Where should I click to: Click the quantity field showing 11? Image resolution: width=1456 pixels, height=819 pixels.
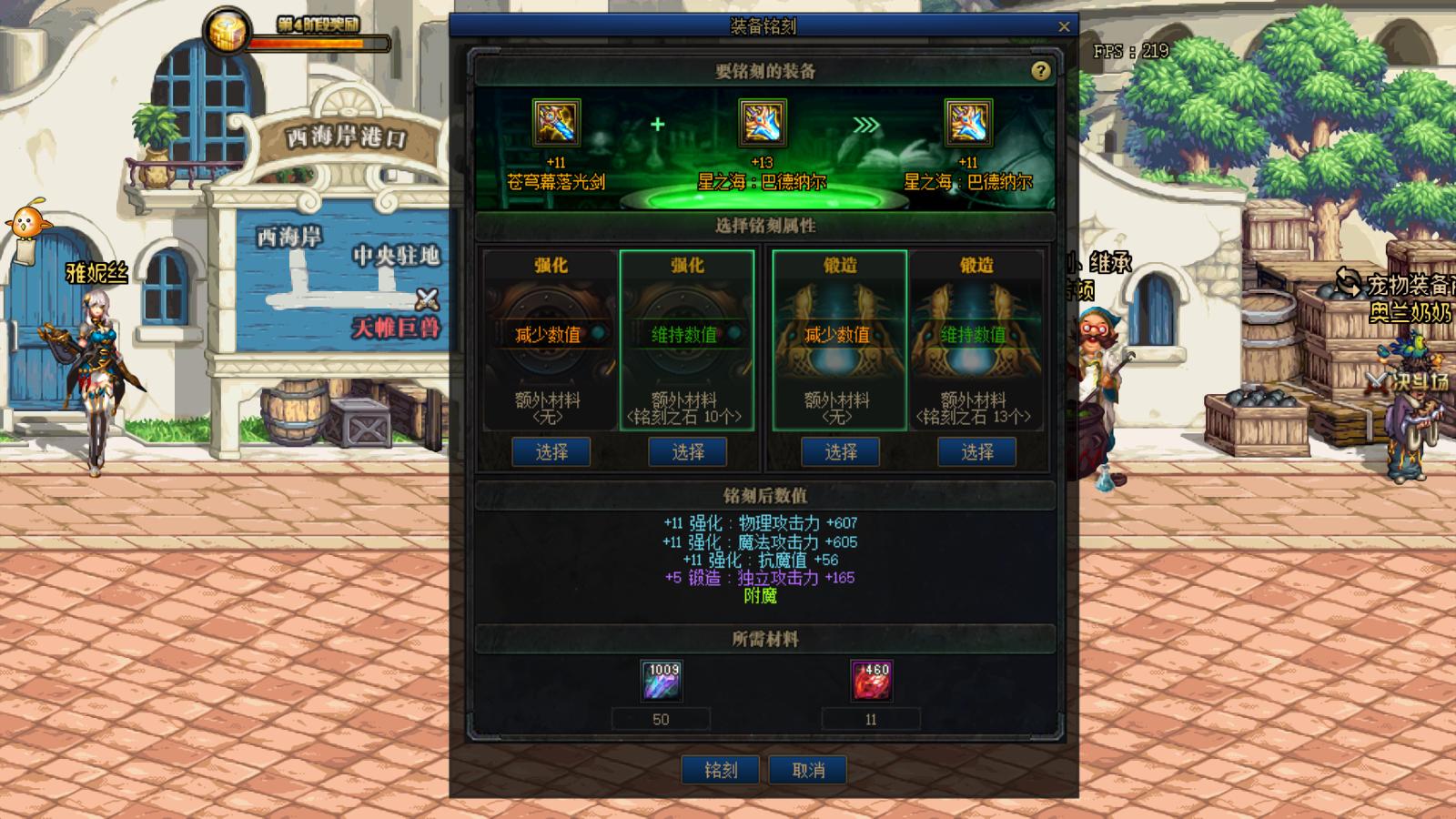871,719
